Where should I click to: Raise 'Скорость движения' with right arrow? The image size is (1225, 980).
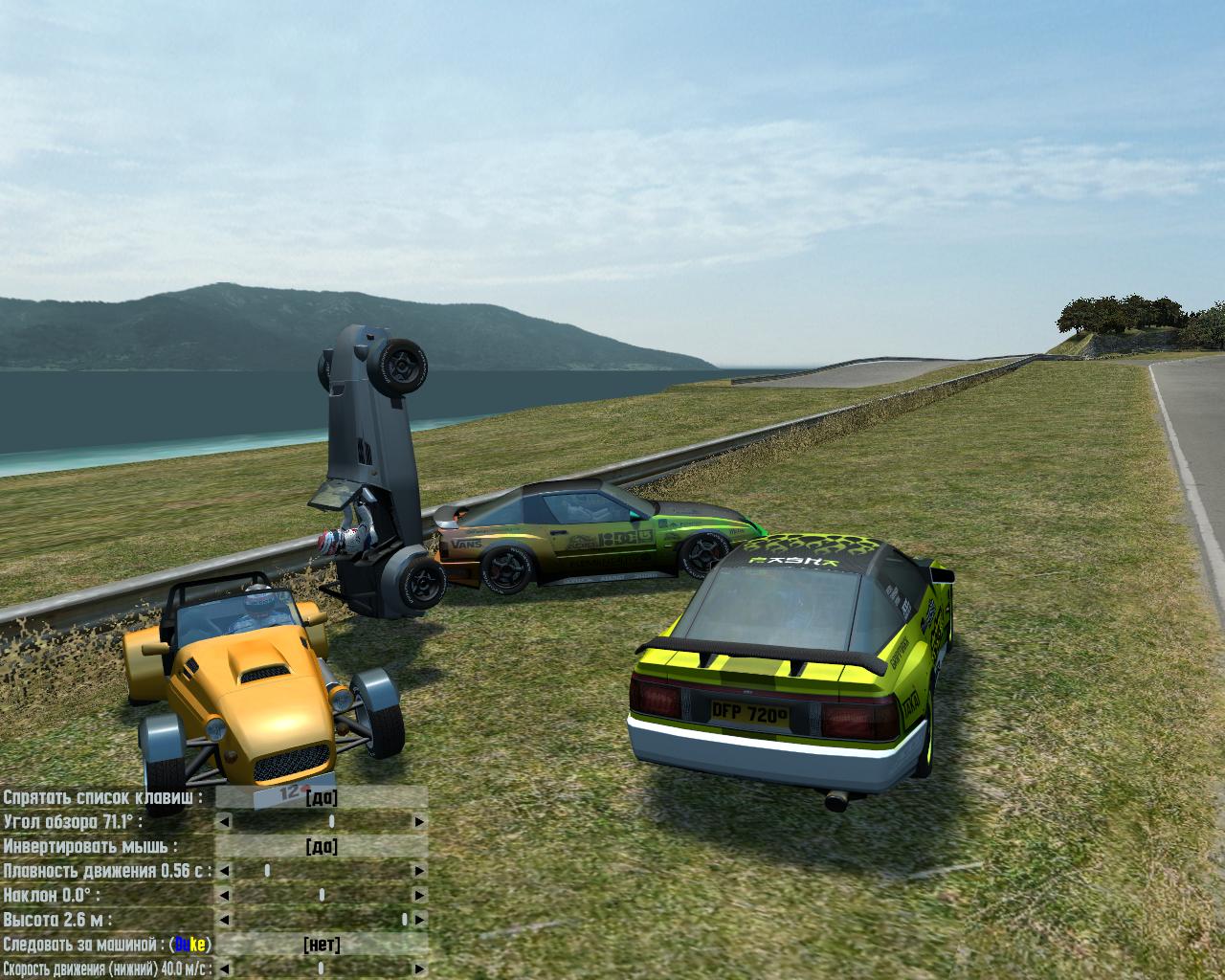tap(419, 969)
